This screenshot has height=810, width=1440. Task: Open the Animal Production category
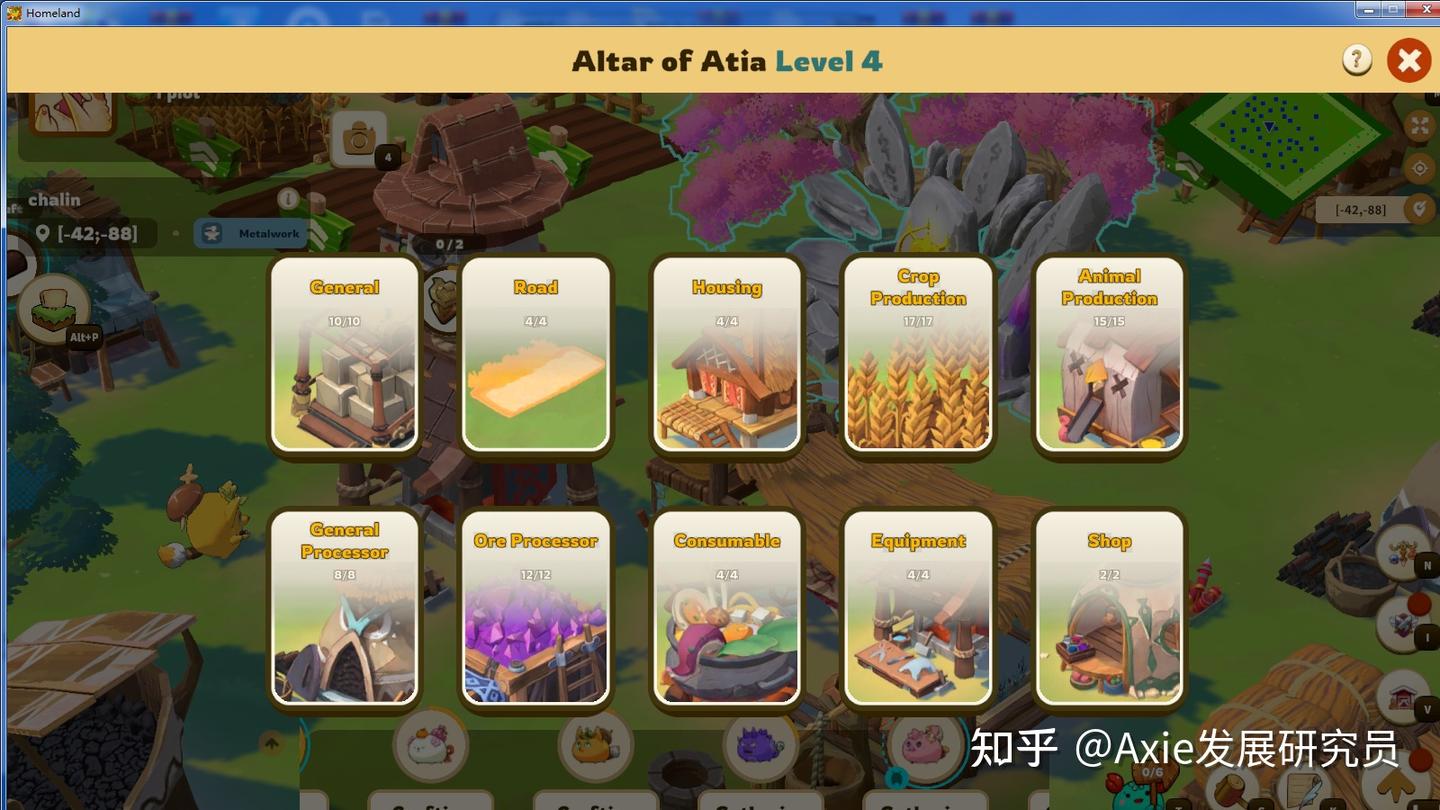click(x=1109, y=355)
